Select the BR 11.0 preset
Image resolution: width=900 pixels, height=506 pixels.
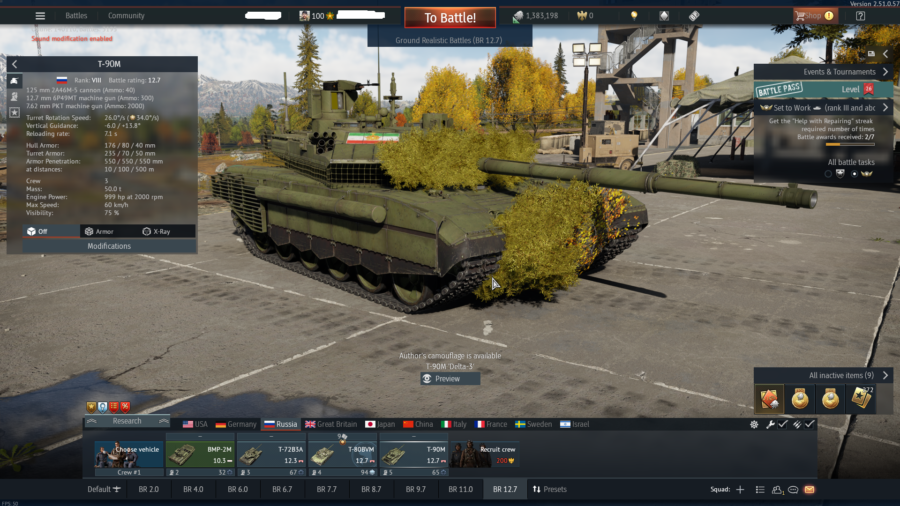(x=460, y=489)
